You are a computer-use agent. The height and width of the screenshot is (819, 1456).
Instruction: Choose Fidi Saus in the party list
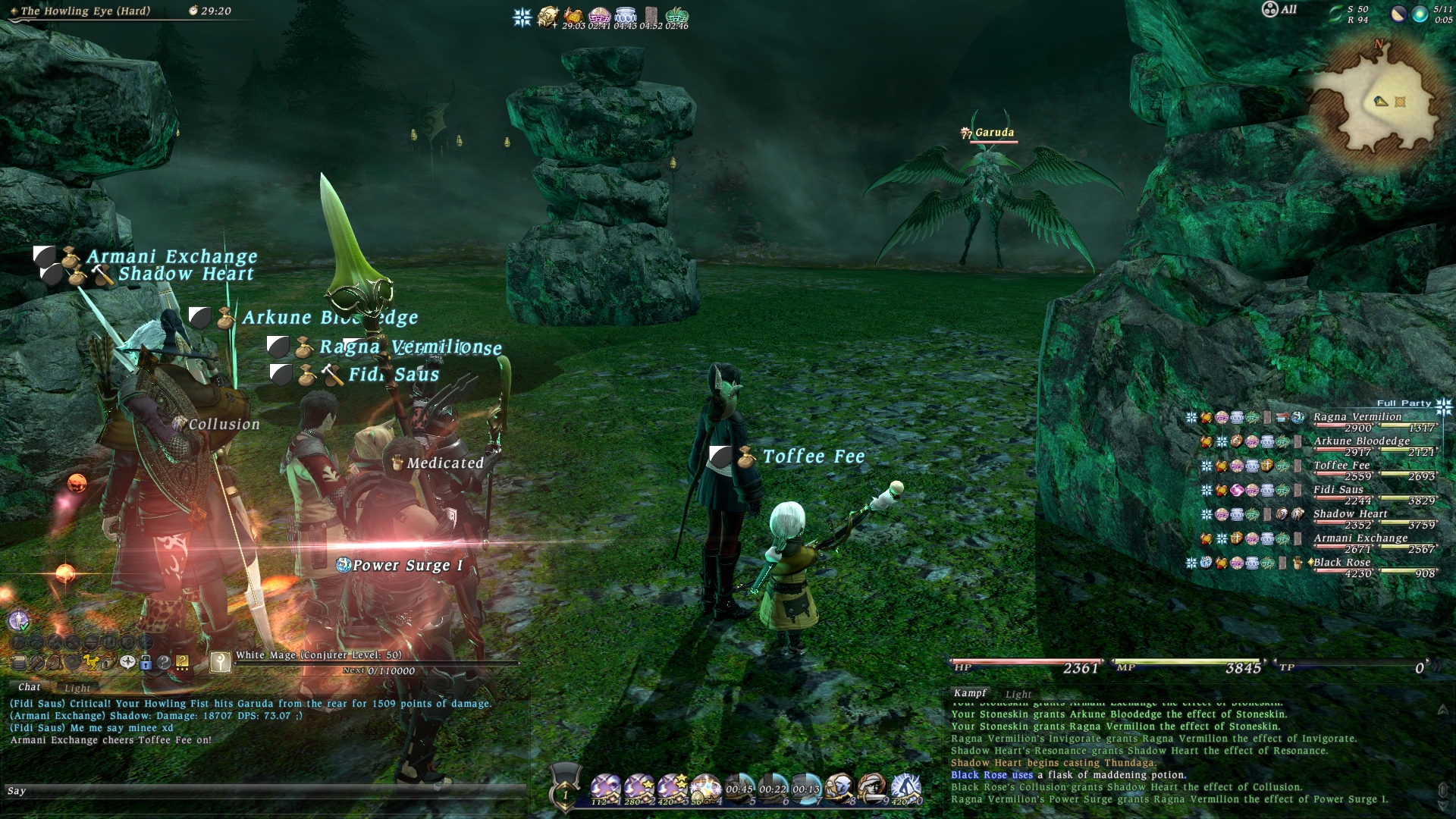(1338, 490)
